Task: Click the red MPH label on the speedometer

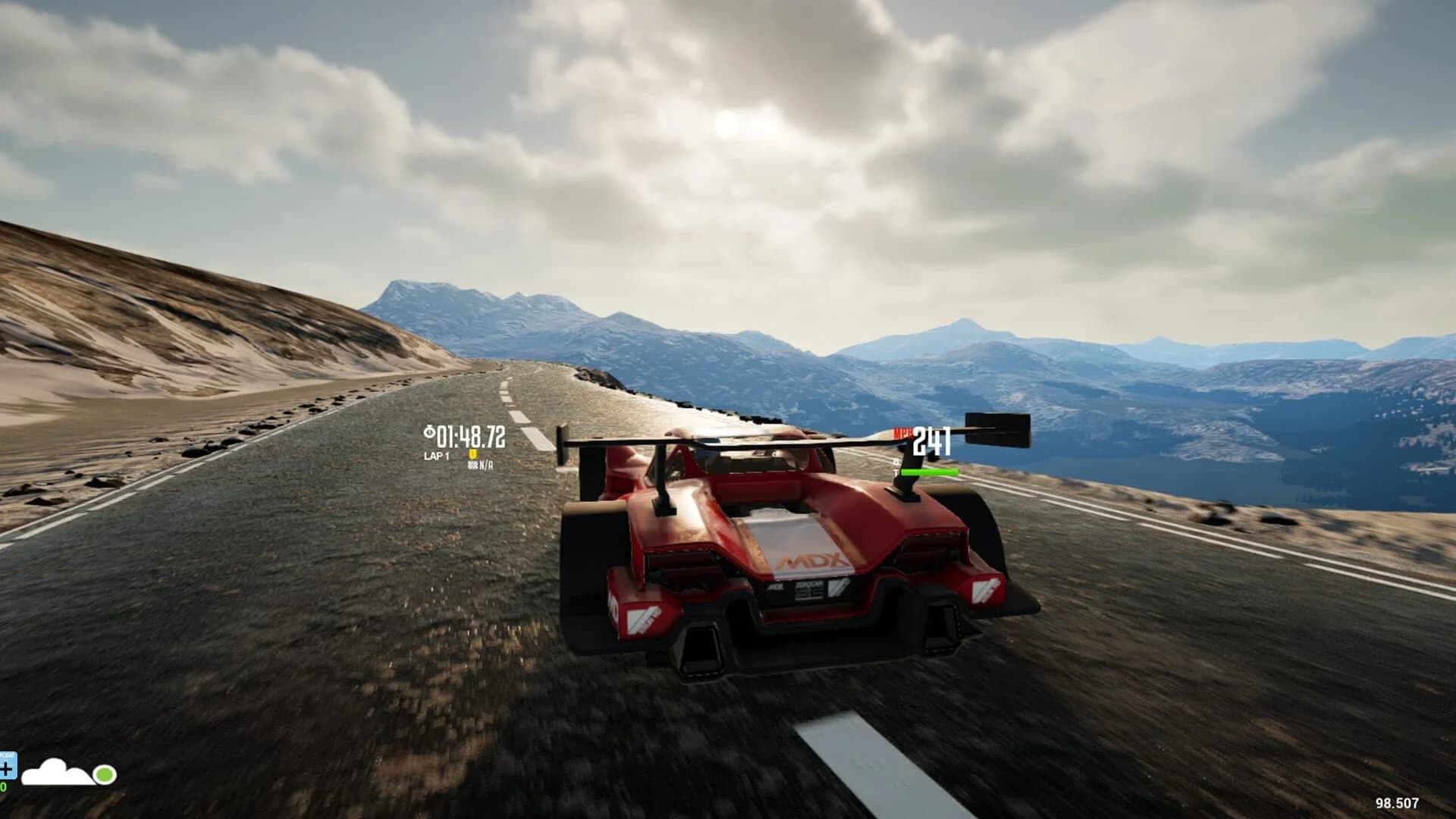Action: [902, 432]
